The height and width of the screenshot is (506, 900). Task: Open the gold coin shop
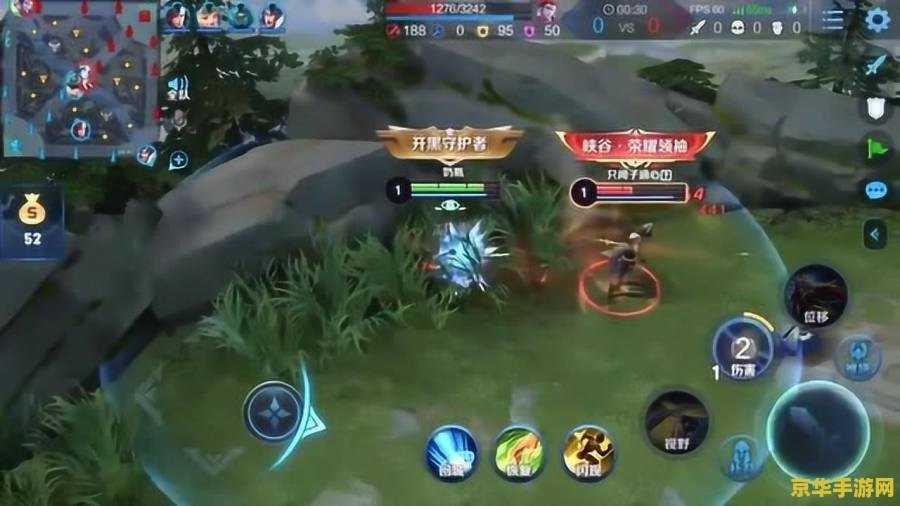point(33,222)
